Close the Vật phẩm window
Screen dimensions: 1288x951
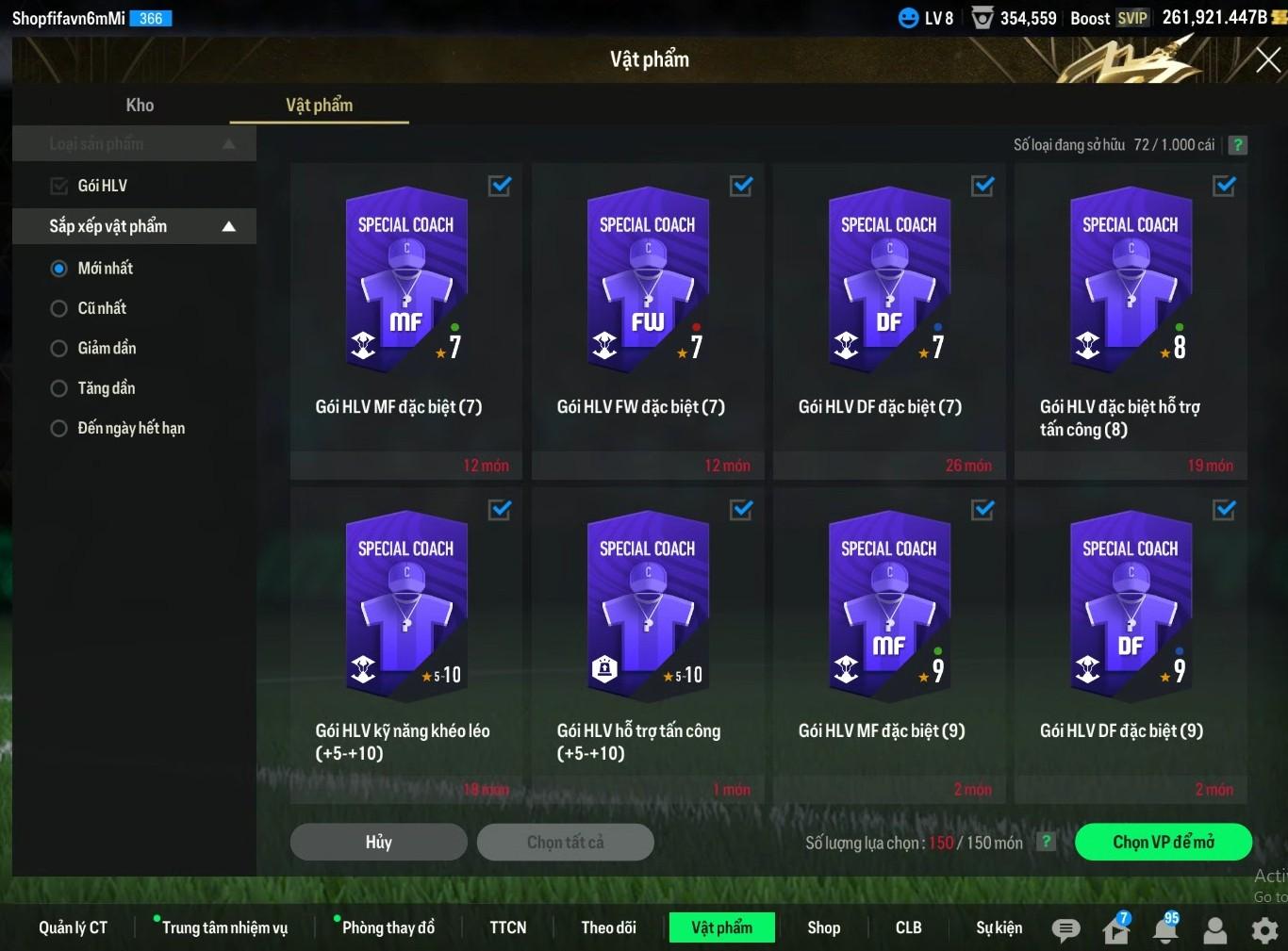(x=1267, y=60)
